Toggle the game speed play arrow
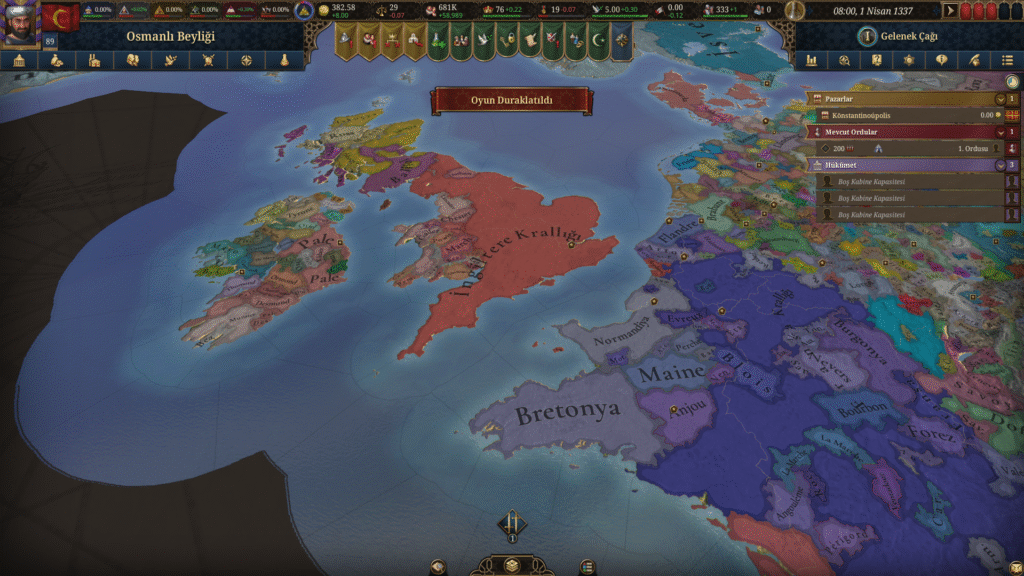Image resolution: width=1024 pixels, height=576 pixels. 951,11
